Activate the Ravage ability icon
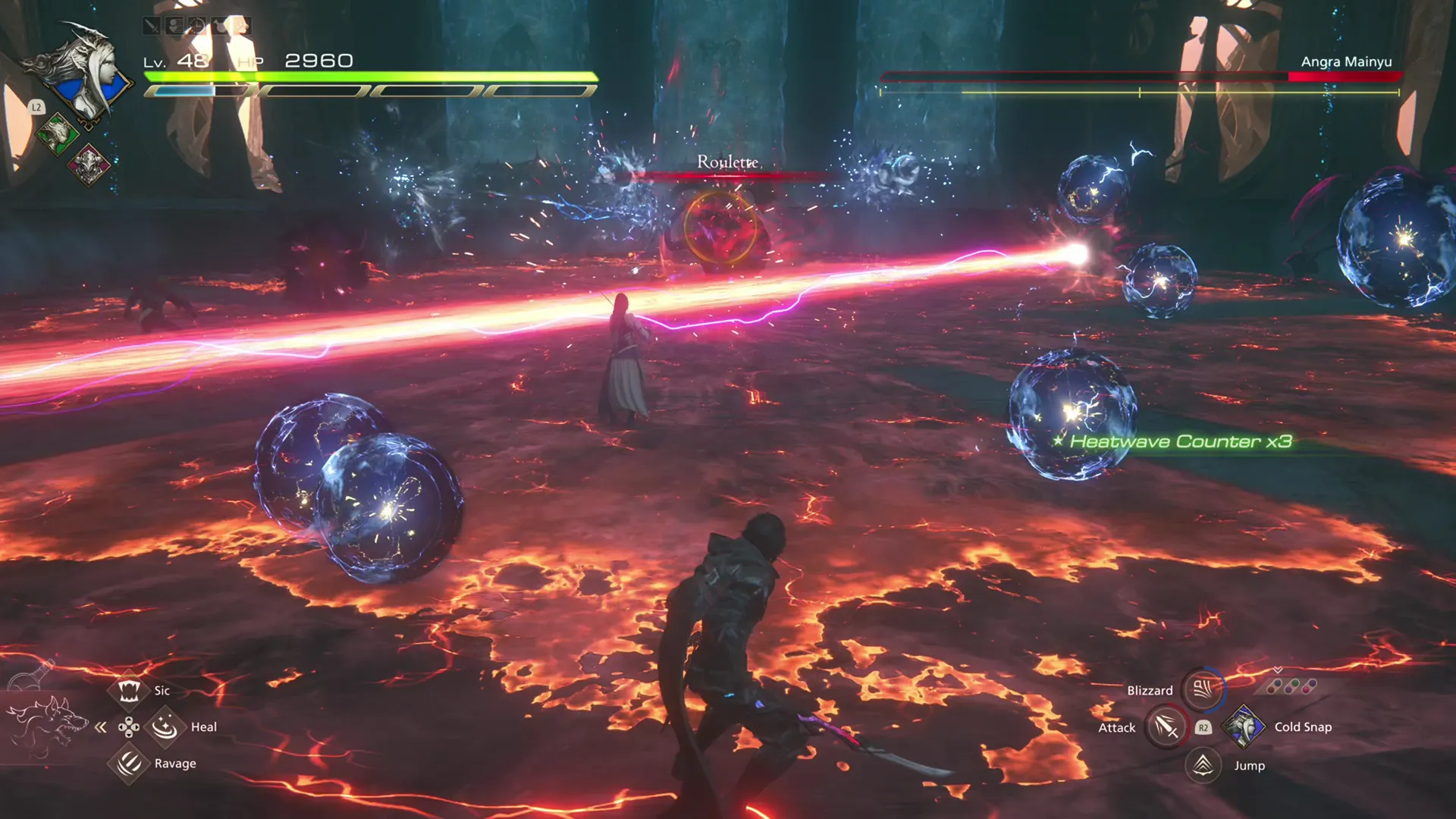The image size is (1456, 819). tap(128, 765)
